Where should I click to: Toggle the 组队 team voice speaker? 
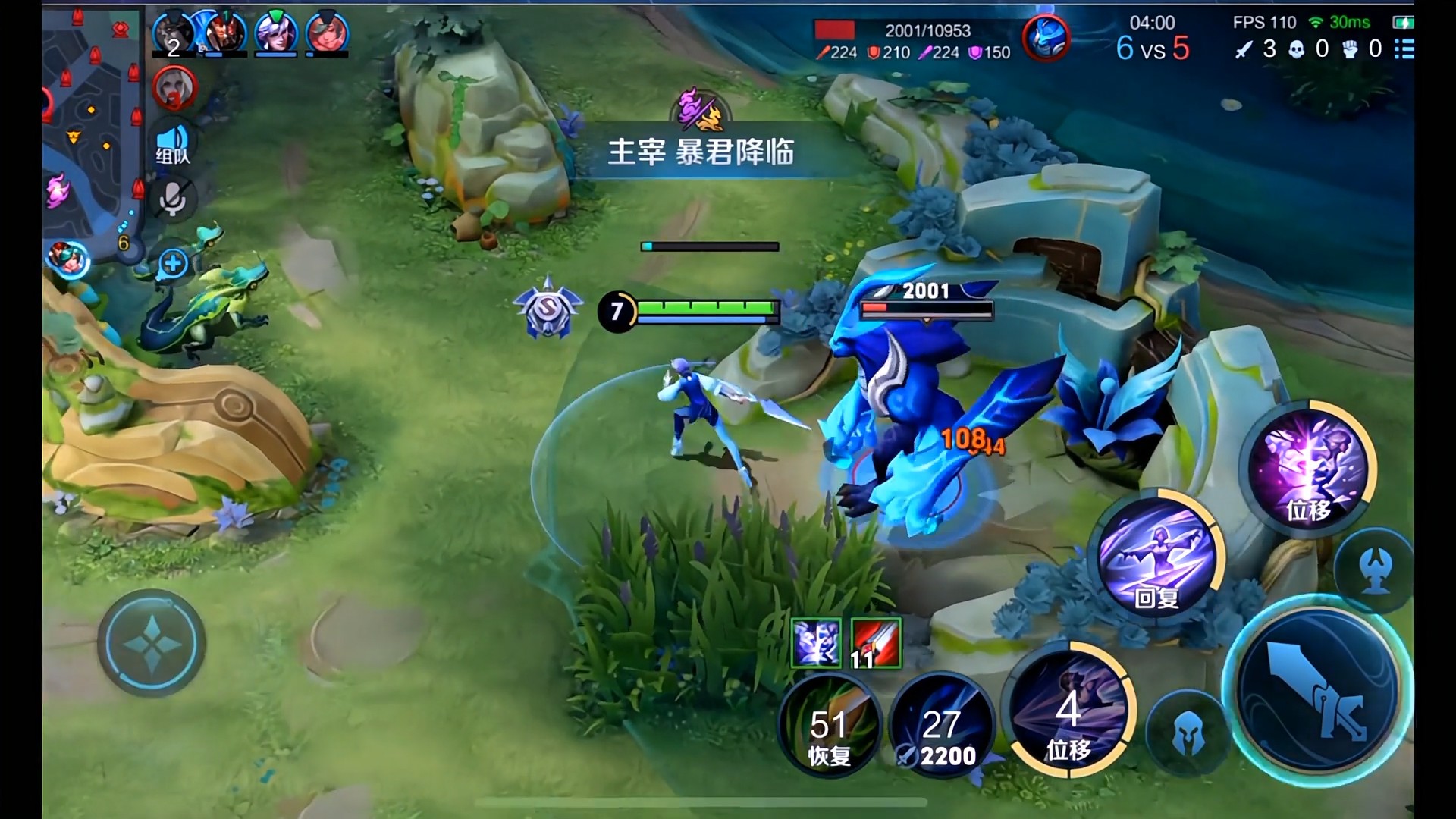pyautogui.click(x=173, y=144)
